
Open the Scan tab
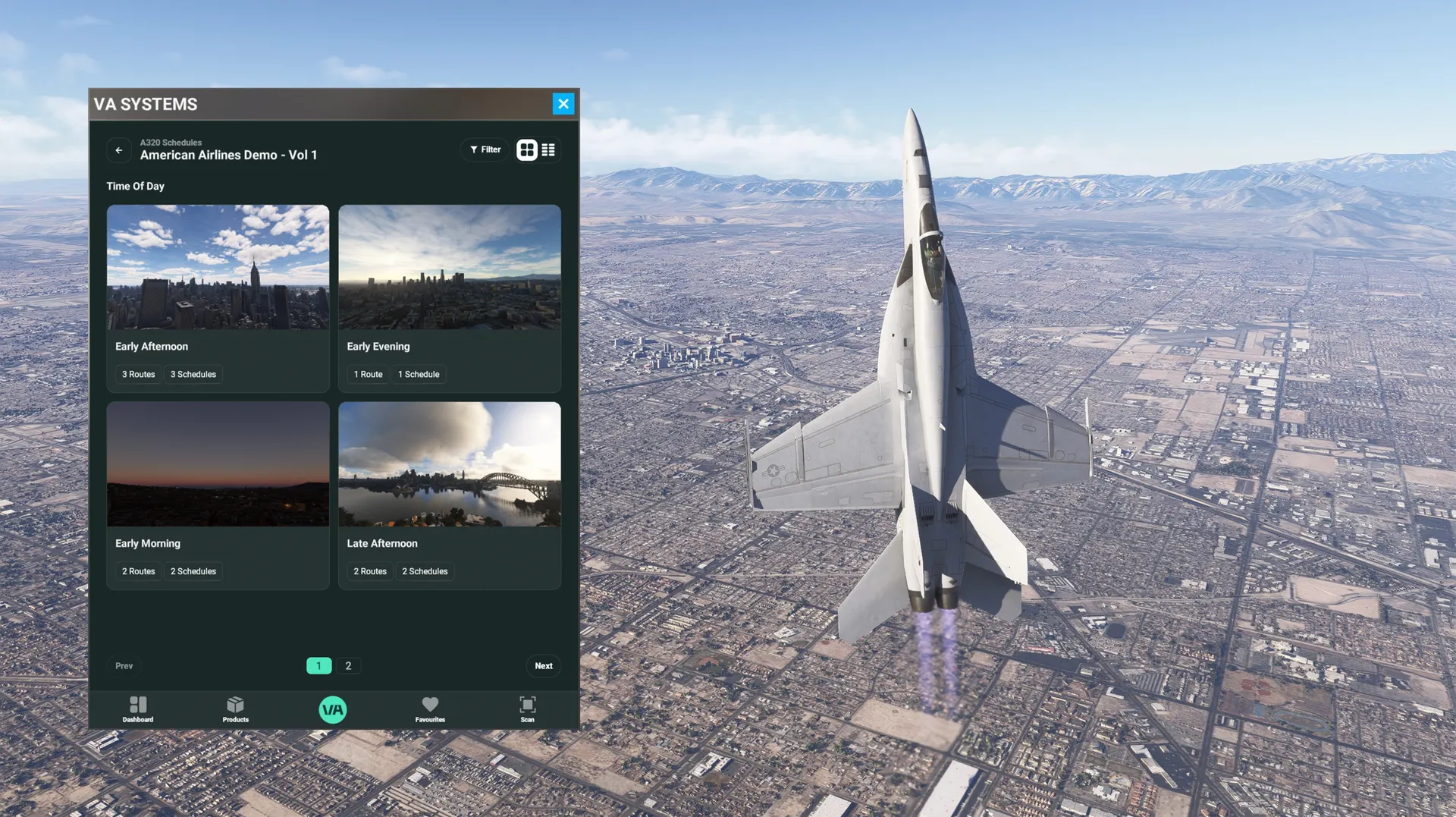[527, 709]
